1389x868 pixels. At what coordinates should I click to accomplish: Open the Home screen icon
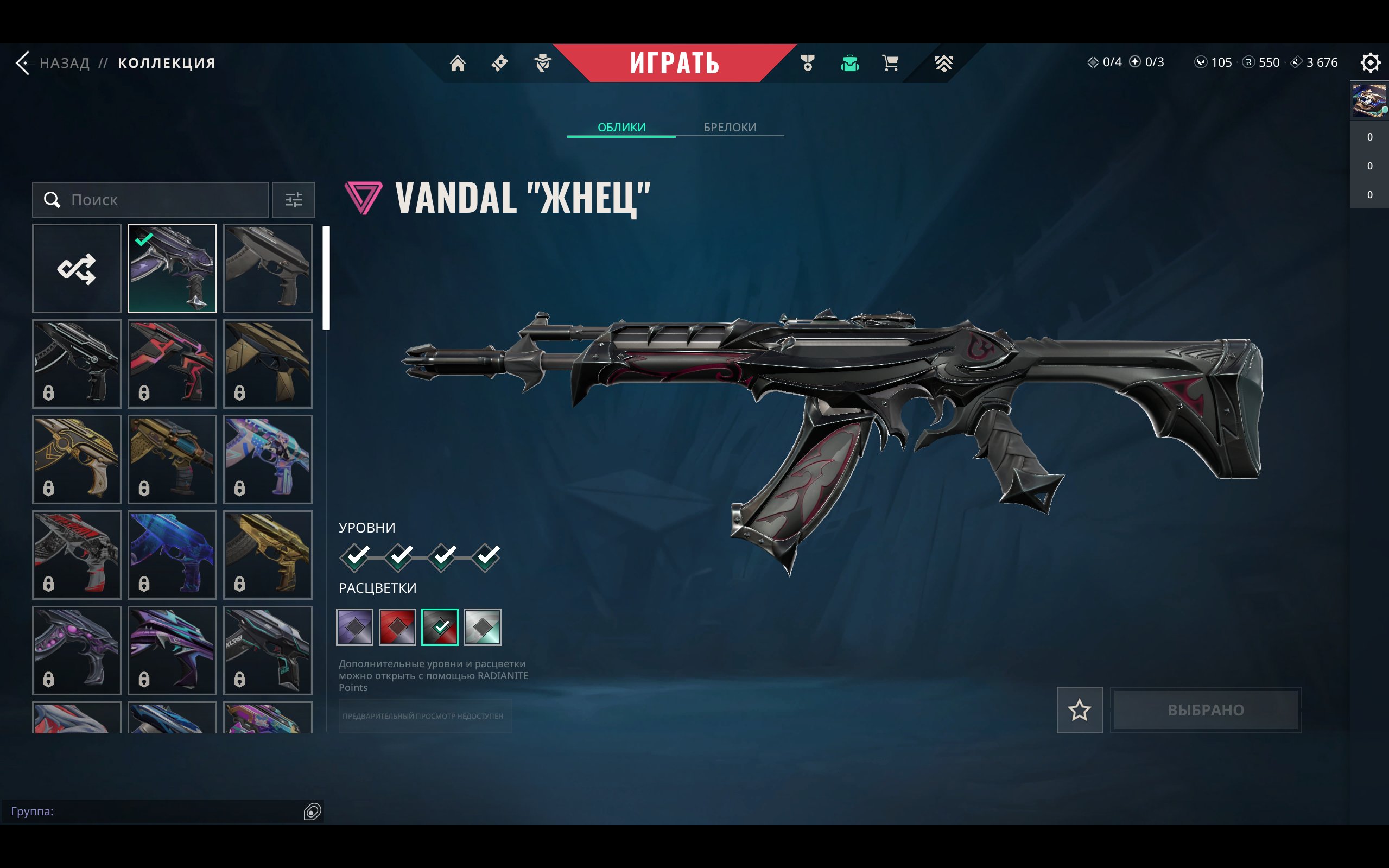coord(458,63)
